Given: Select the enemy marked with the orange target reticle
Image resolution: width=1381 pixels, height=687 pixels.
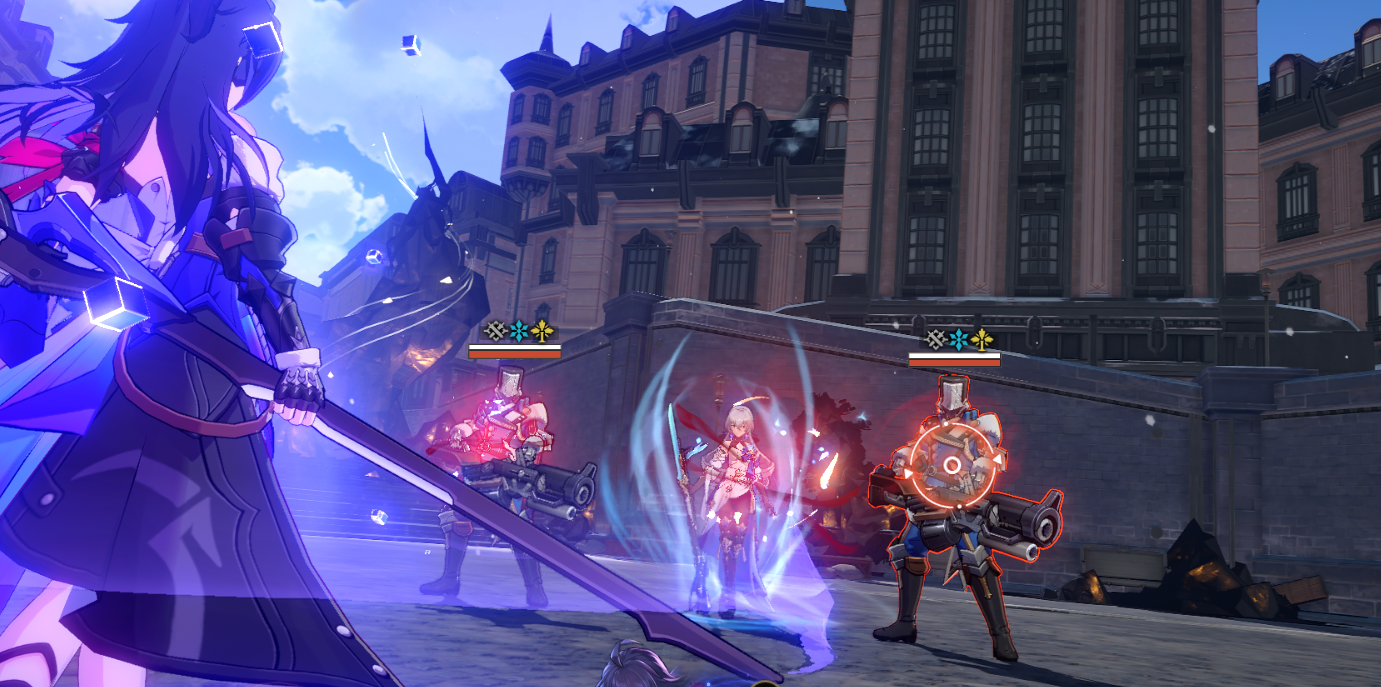Looking at the screenshot, I should tap(952, 466).
